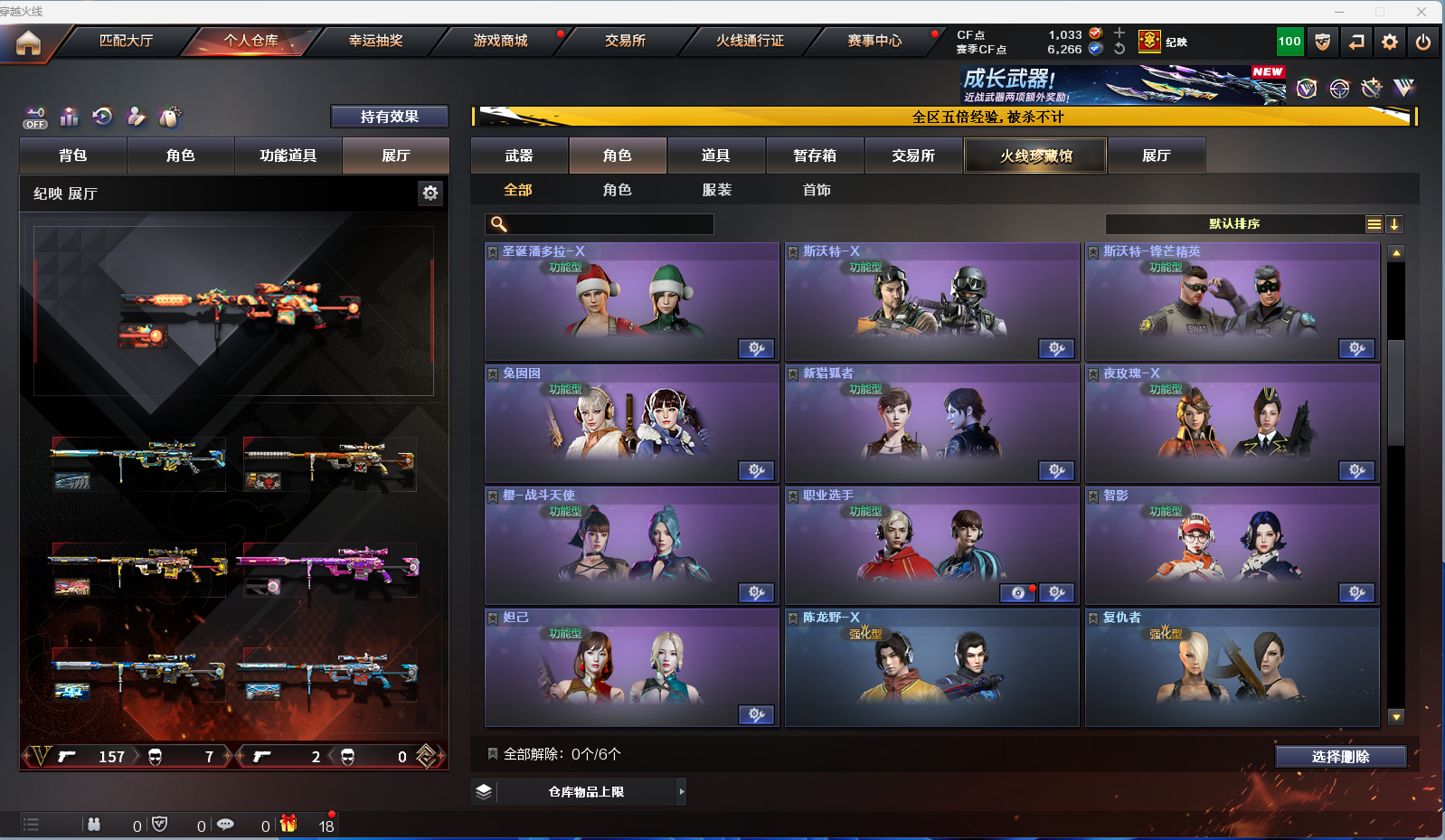
Task: Open 幸运抽奖 lucky draw
Action: pos(375,41)
